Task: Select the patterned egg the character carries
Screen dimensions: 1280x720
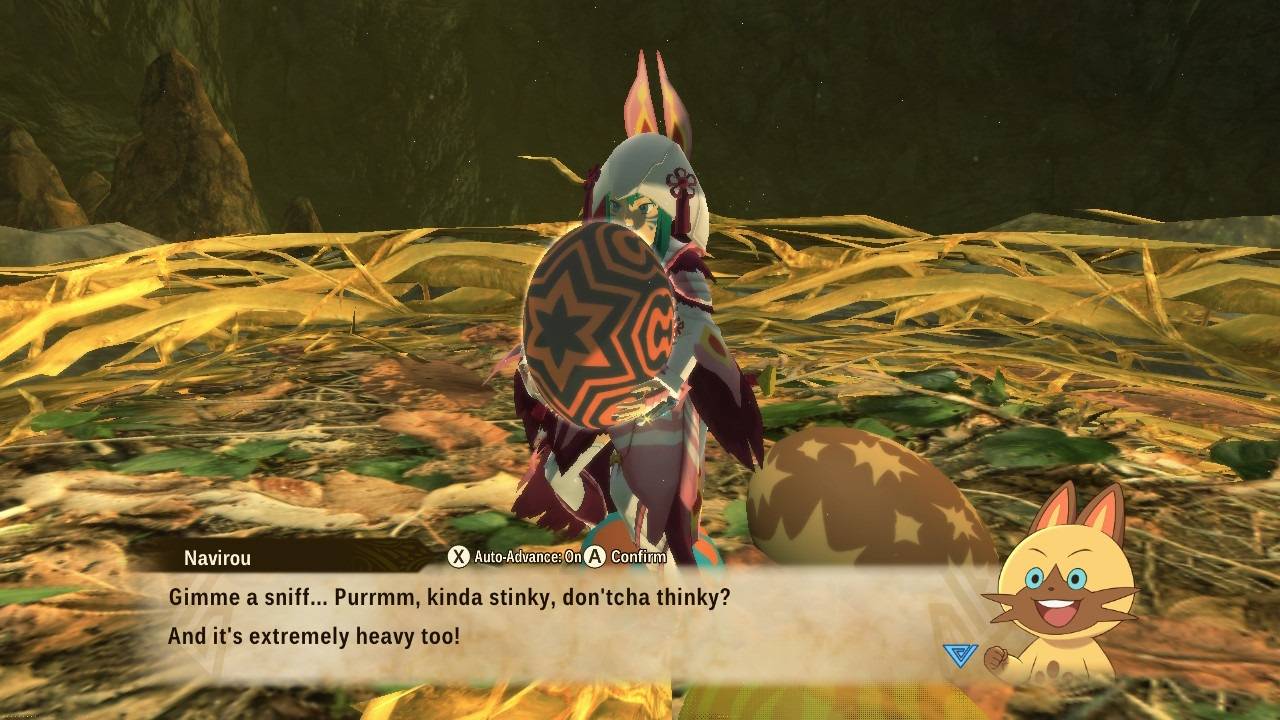Action: (600, 330)
